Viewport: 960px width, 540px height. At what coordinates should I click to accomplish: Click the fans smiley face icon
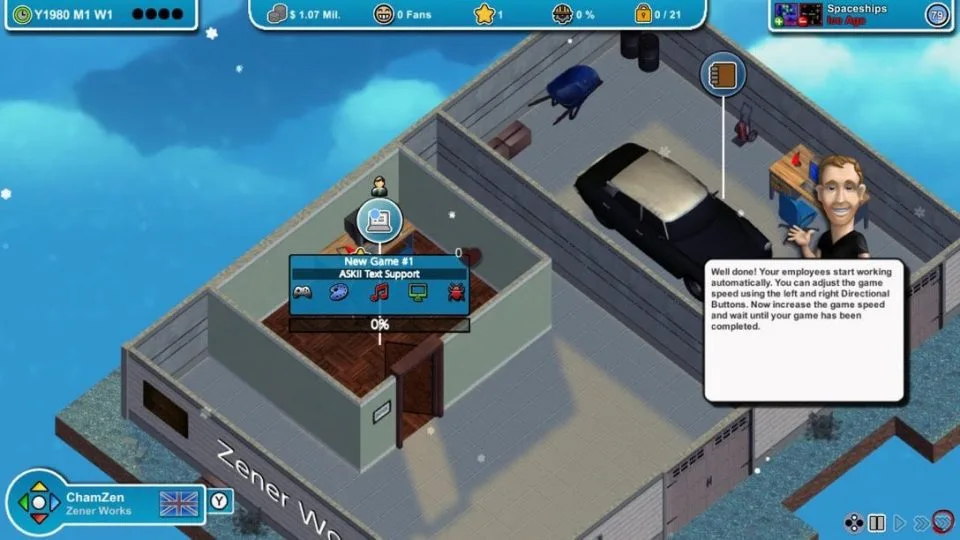click(x=384, y=14)
